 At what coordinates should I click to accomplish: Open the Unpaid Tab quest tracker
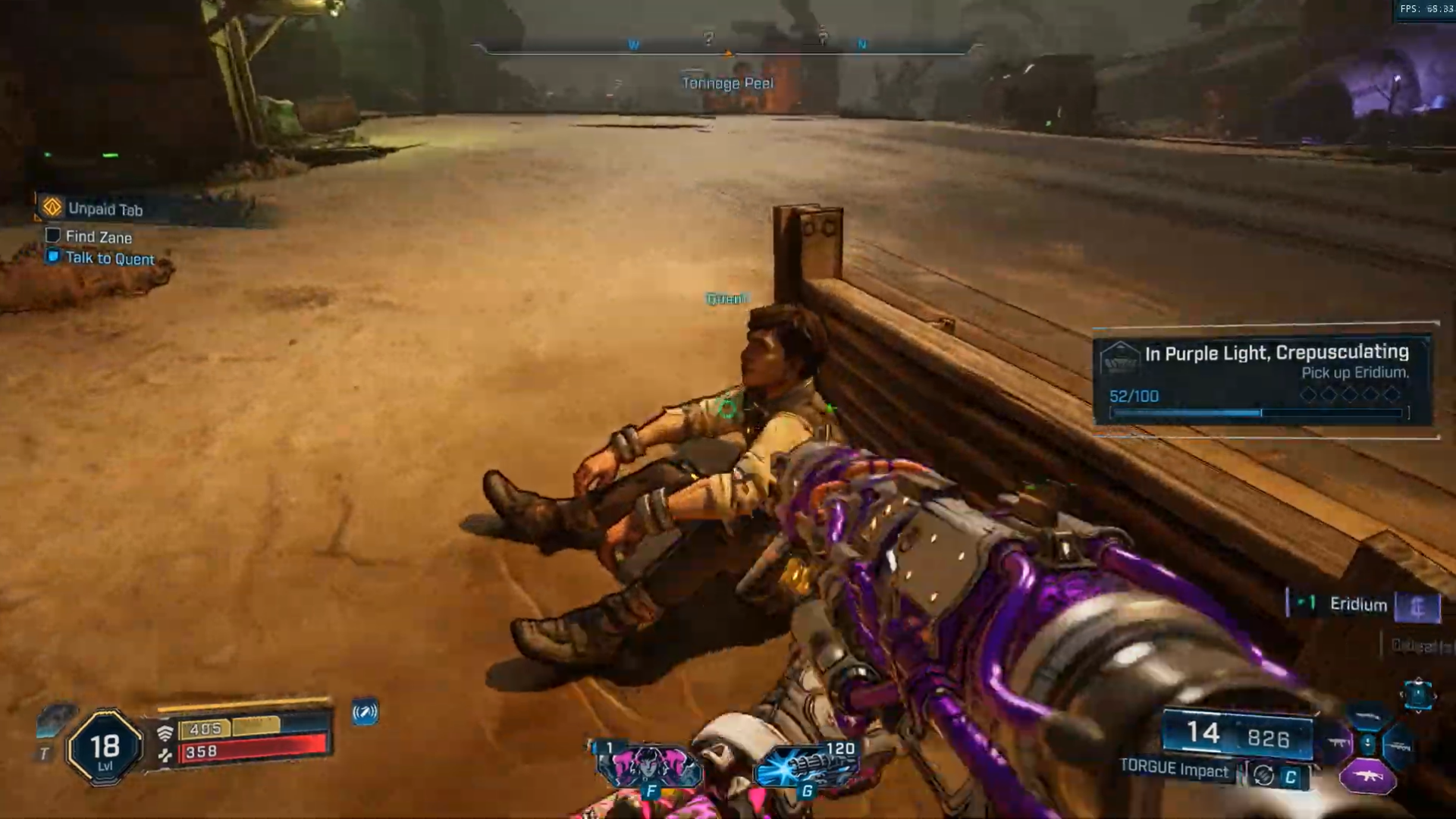click(105, 209)
